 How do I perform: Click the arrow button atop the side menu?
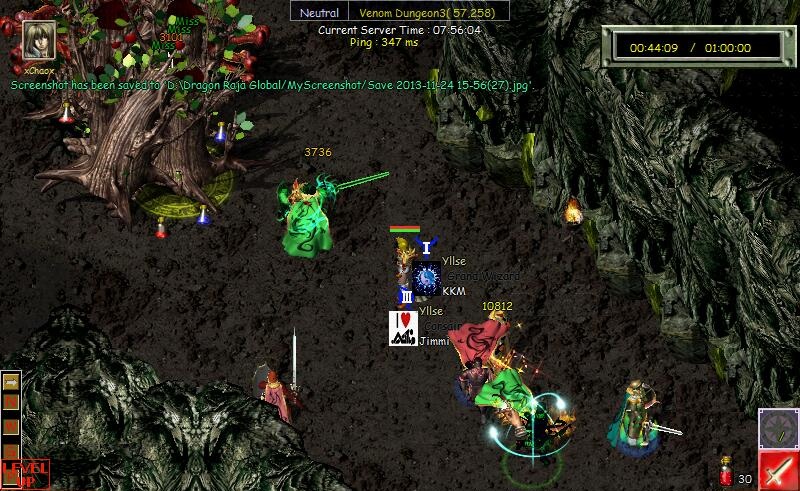point(12,381)
